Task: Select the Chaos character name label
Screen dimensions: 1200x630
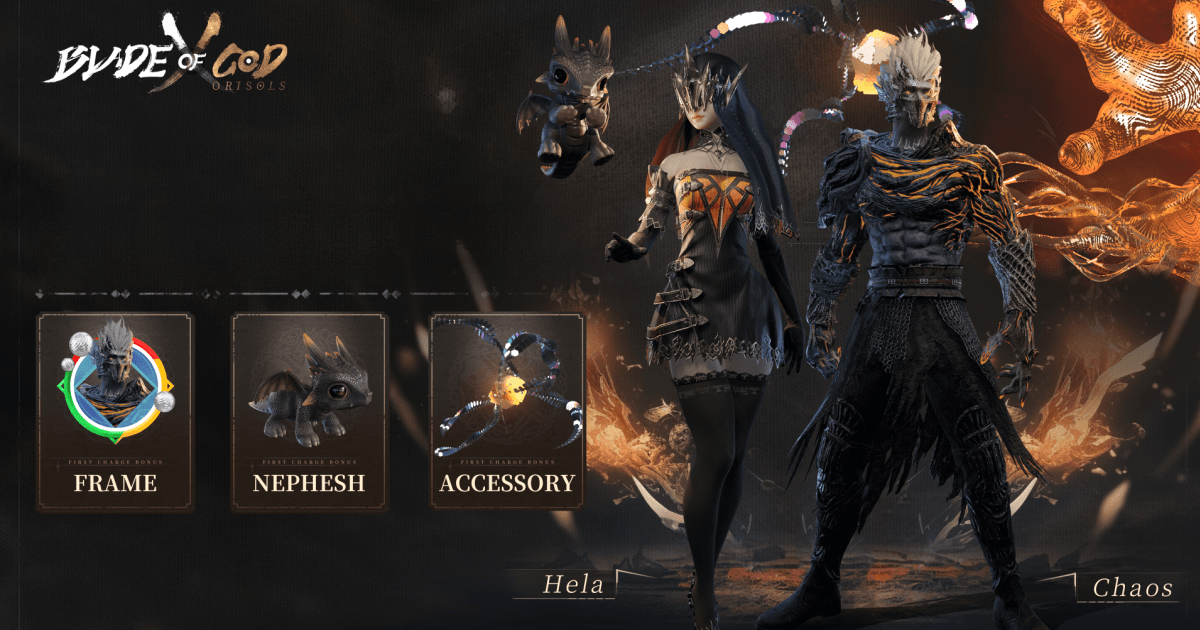Action: (x=1131, y=588)
